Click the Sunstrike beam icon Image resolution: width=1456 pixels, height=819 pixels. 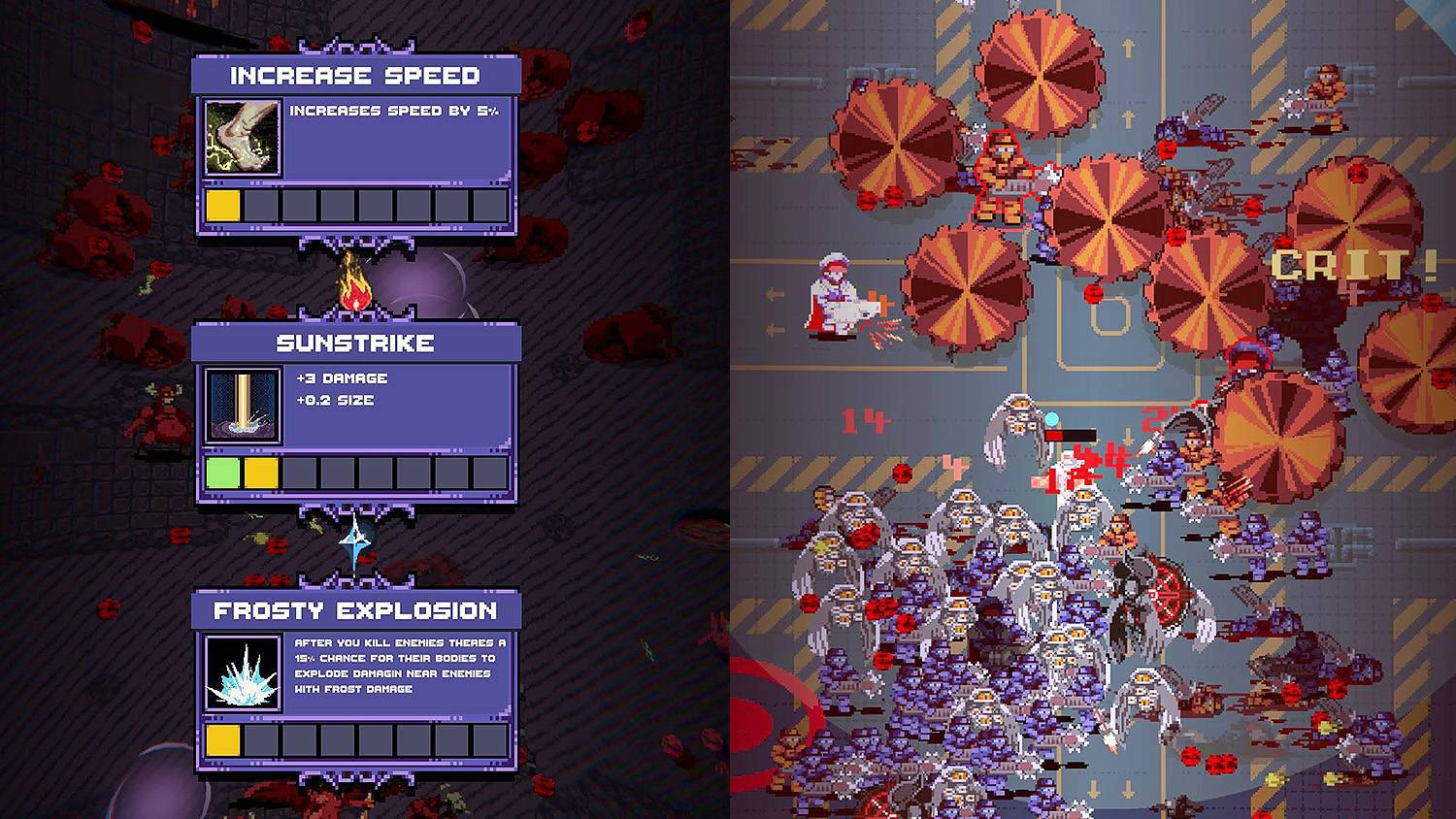click(241, 406)
